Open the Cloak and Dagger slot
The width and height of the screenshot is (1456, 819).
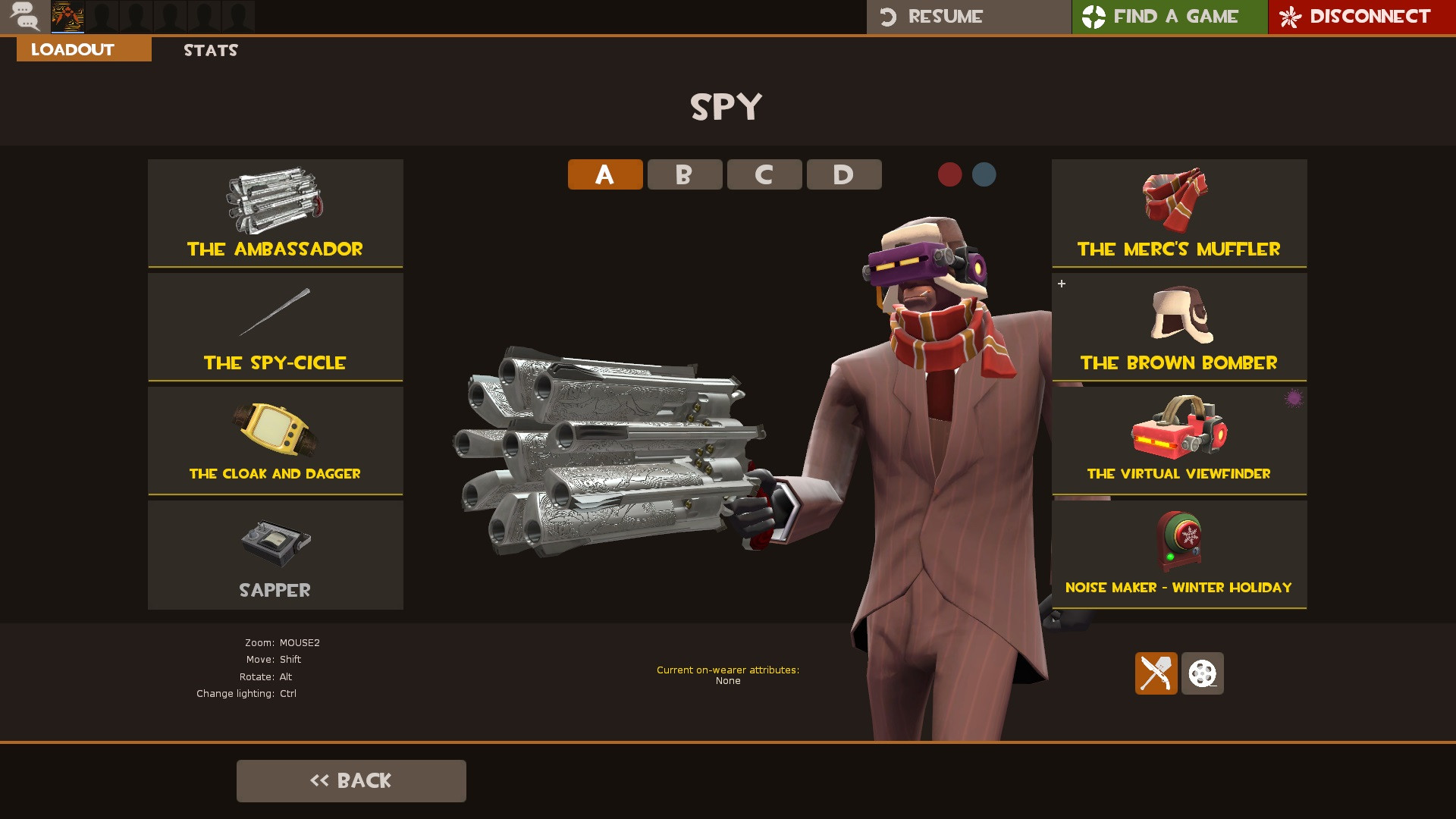click(x=275, y=440)
